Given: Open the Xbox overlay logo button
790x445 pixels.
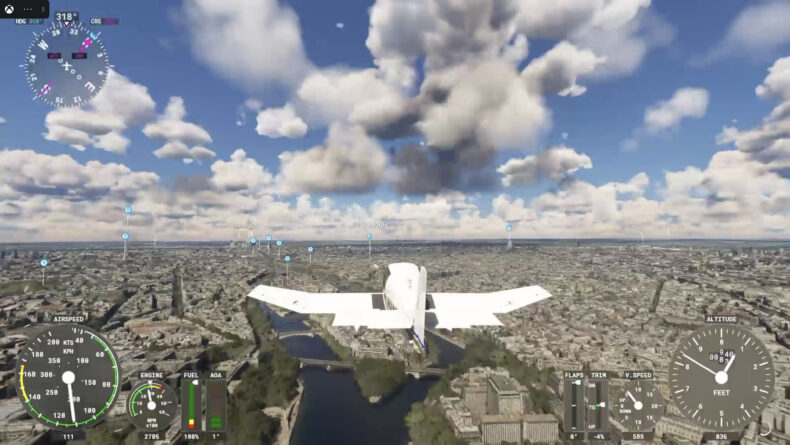Looking at the screenshot, I should 8,7.
